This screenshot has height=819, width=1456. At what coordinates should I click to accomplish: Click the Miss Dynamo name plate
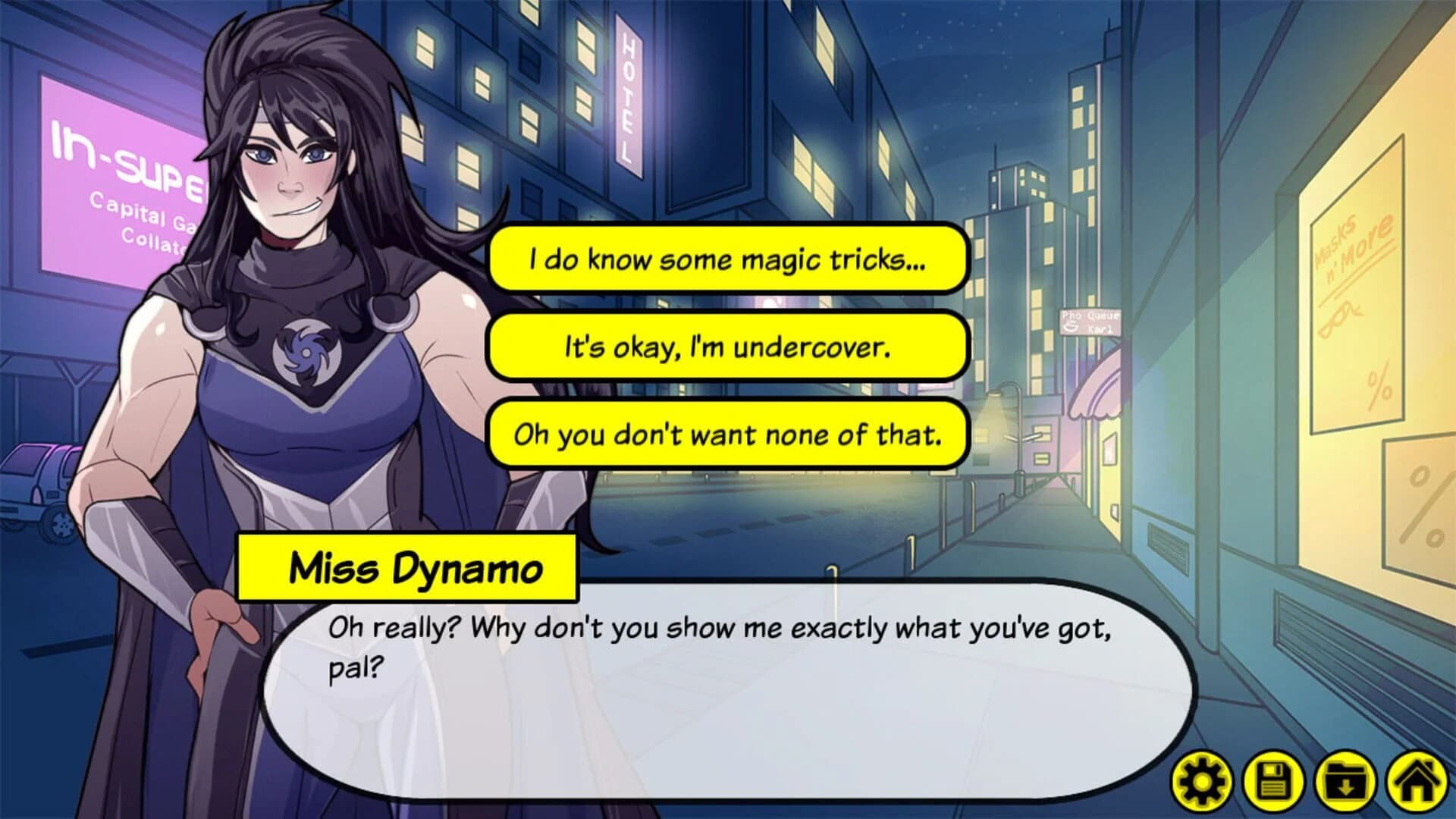[x=407, y=566]
